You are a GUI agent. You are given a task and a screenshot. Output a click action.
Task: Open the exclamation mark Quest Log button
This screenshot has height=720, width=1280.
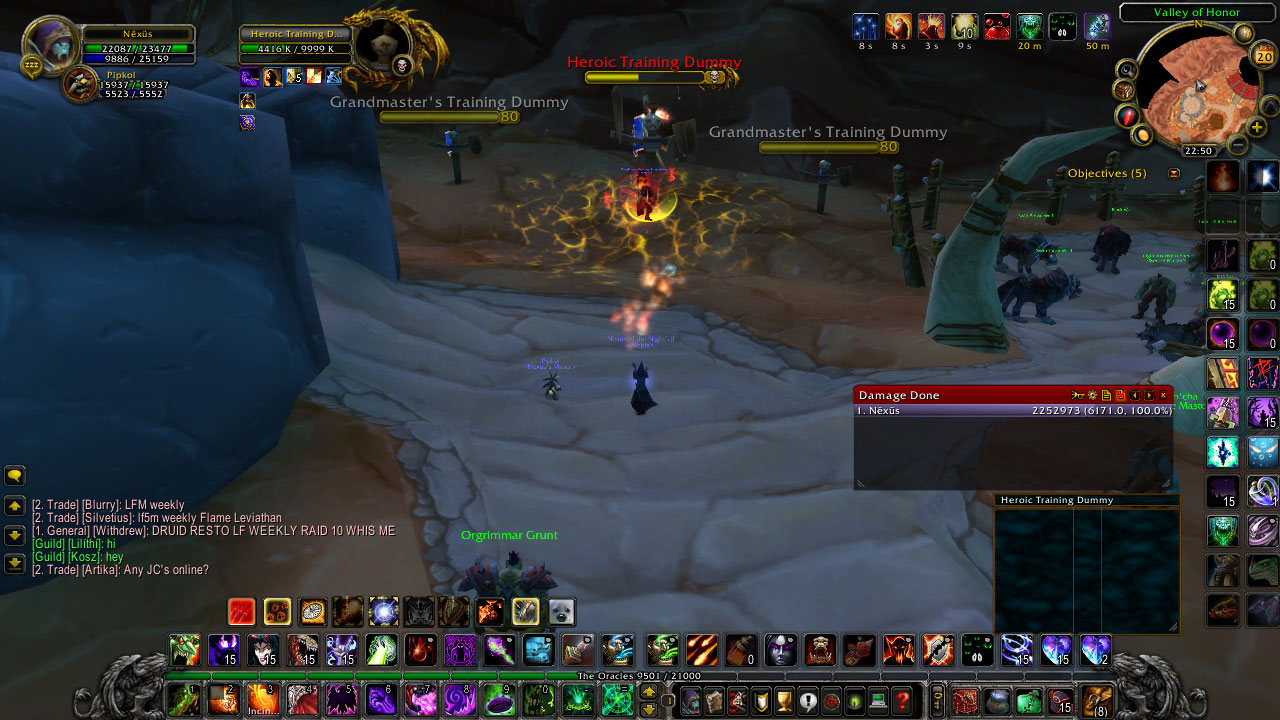point(808,700)
